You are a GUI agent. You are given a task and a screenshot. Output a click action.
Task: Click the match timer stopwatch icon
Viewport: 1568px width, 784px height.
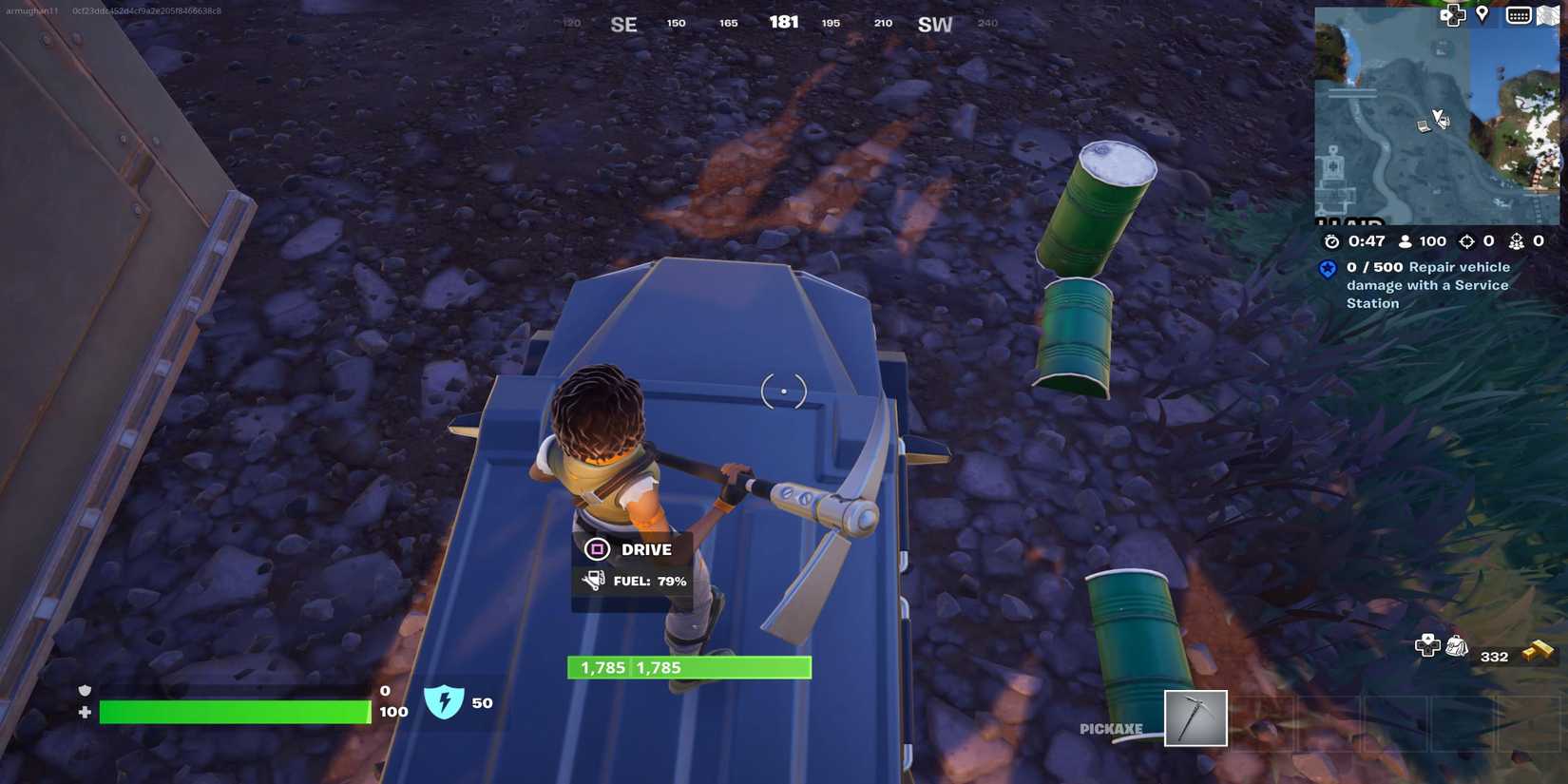pyautogui.click(x=1331, y=241)
